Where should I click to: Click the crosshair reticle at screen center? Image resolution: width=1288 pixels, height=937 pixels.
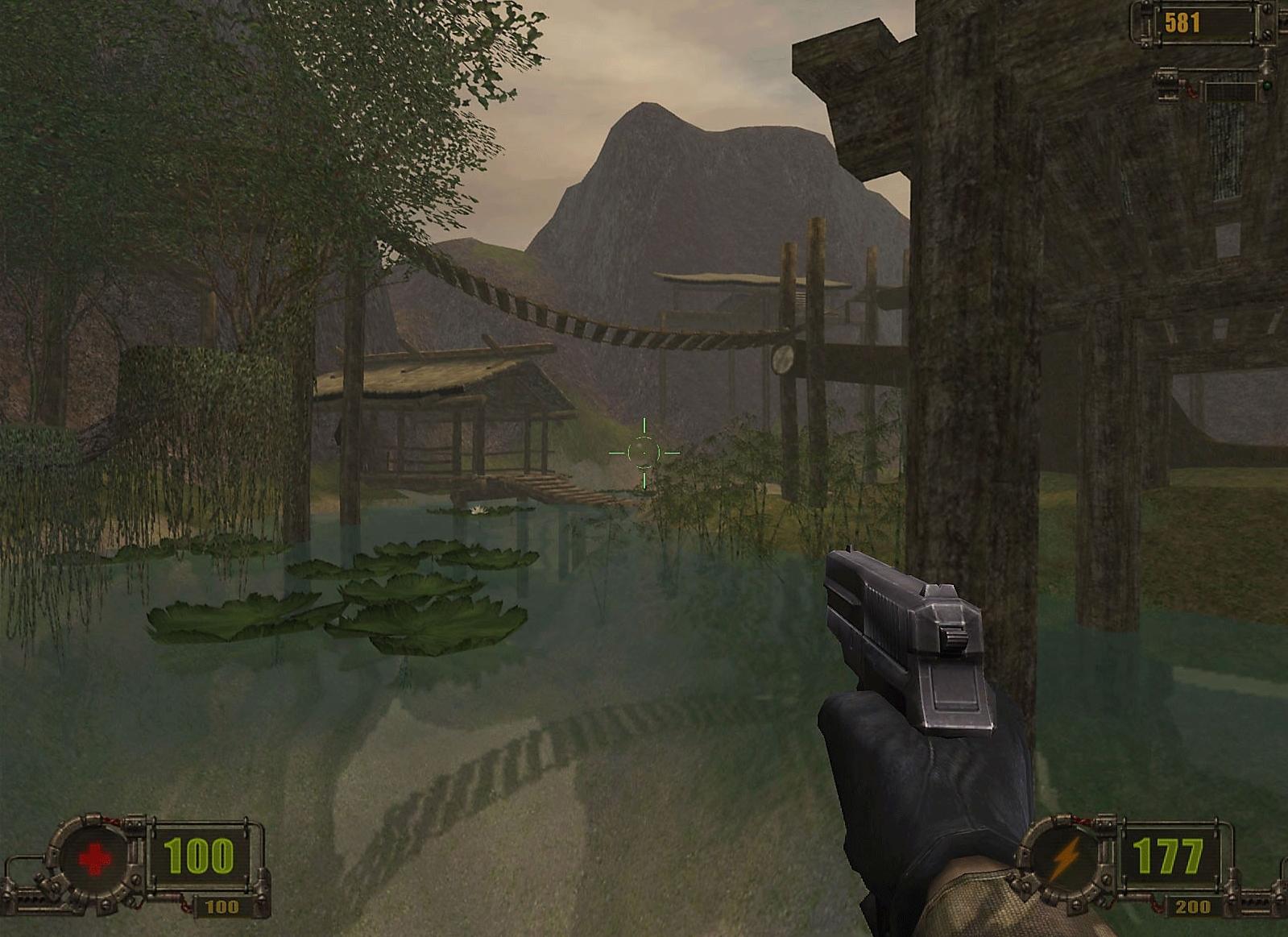pos(644,453)
